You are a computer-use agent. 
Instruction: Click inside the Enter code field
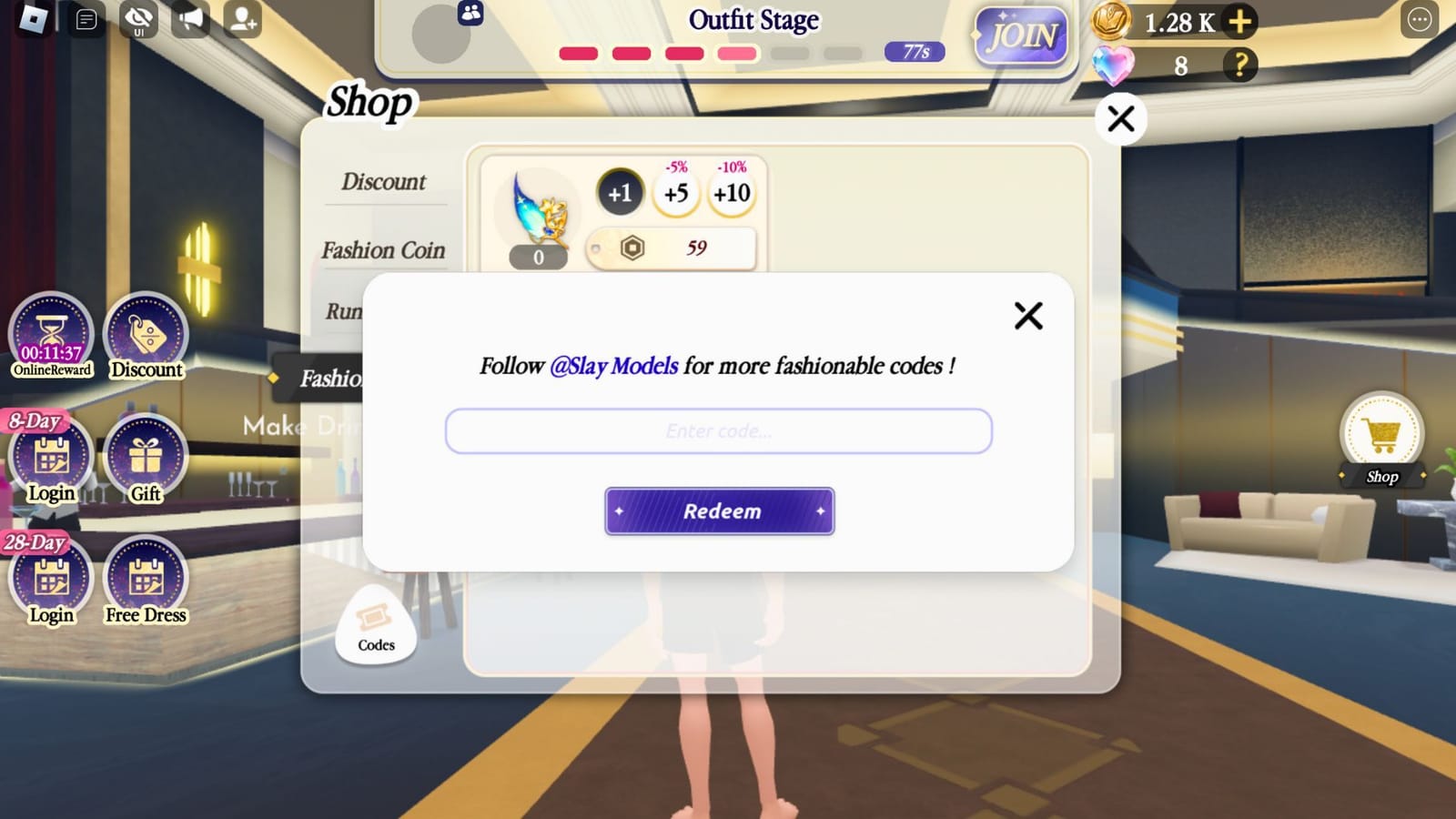click(x=719, y=430)
